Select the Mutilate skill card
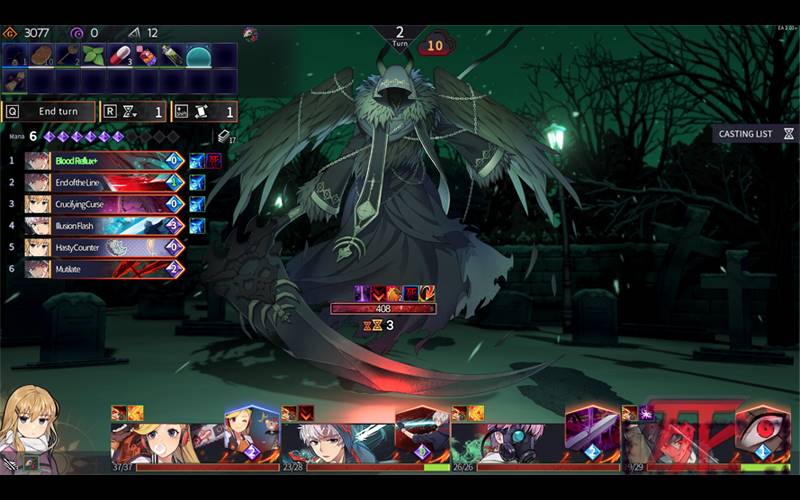The width and height of the screenshot is (800, 500). pos(105,269)
